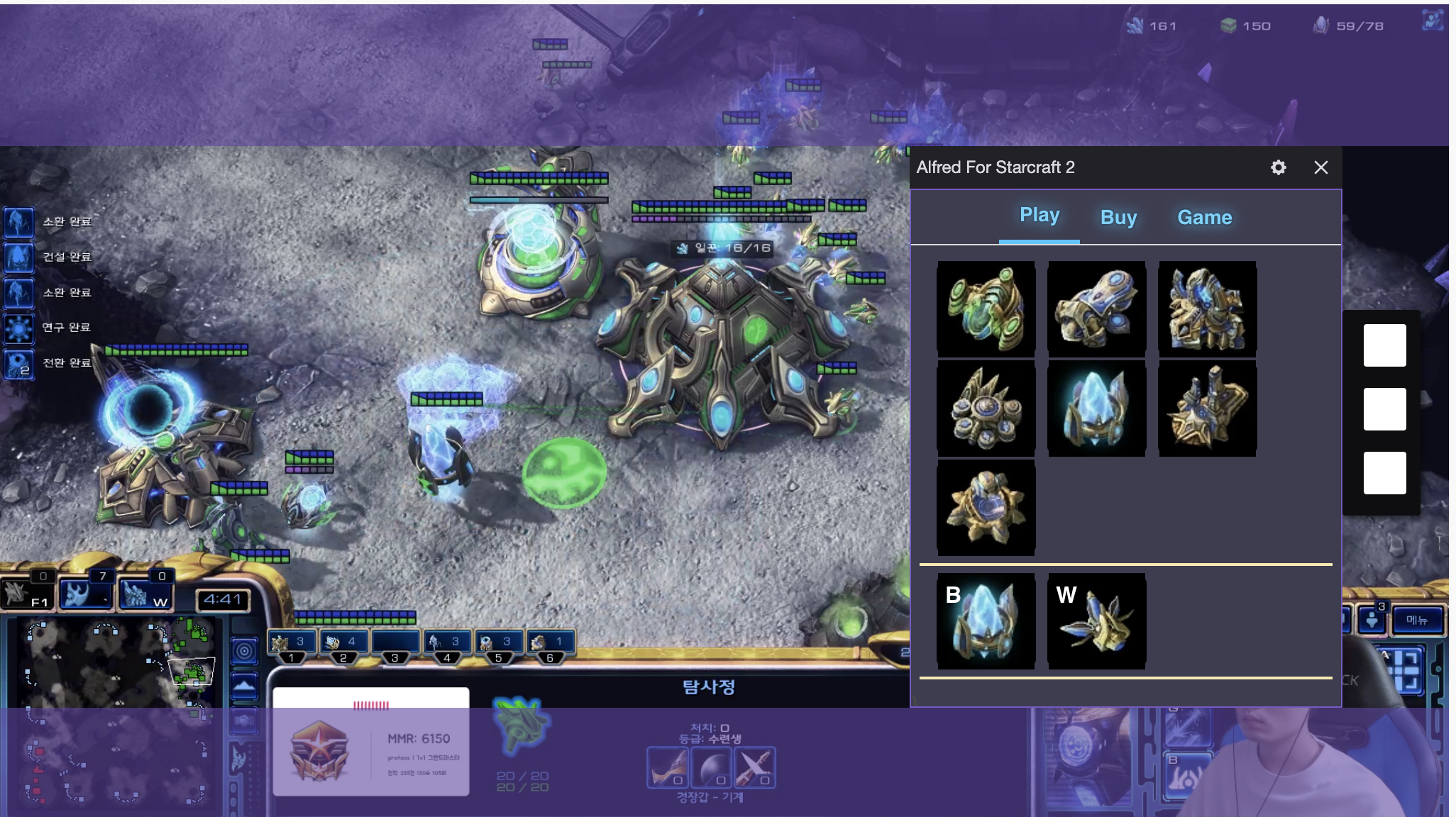This screenshot has width=1456, height=817.
Task: Pick the unlabeled Pylon icon in building grid
Action: point(1096,408)
